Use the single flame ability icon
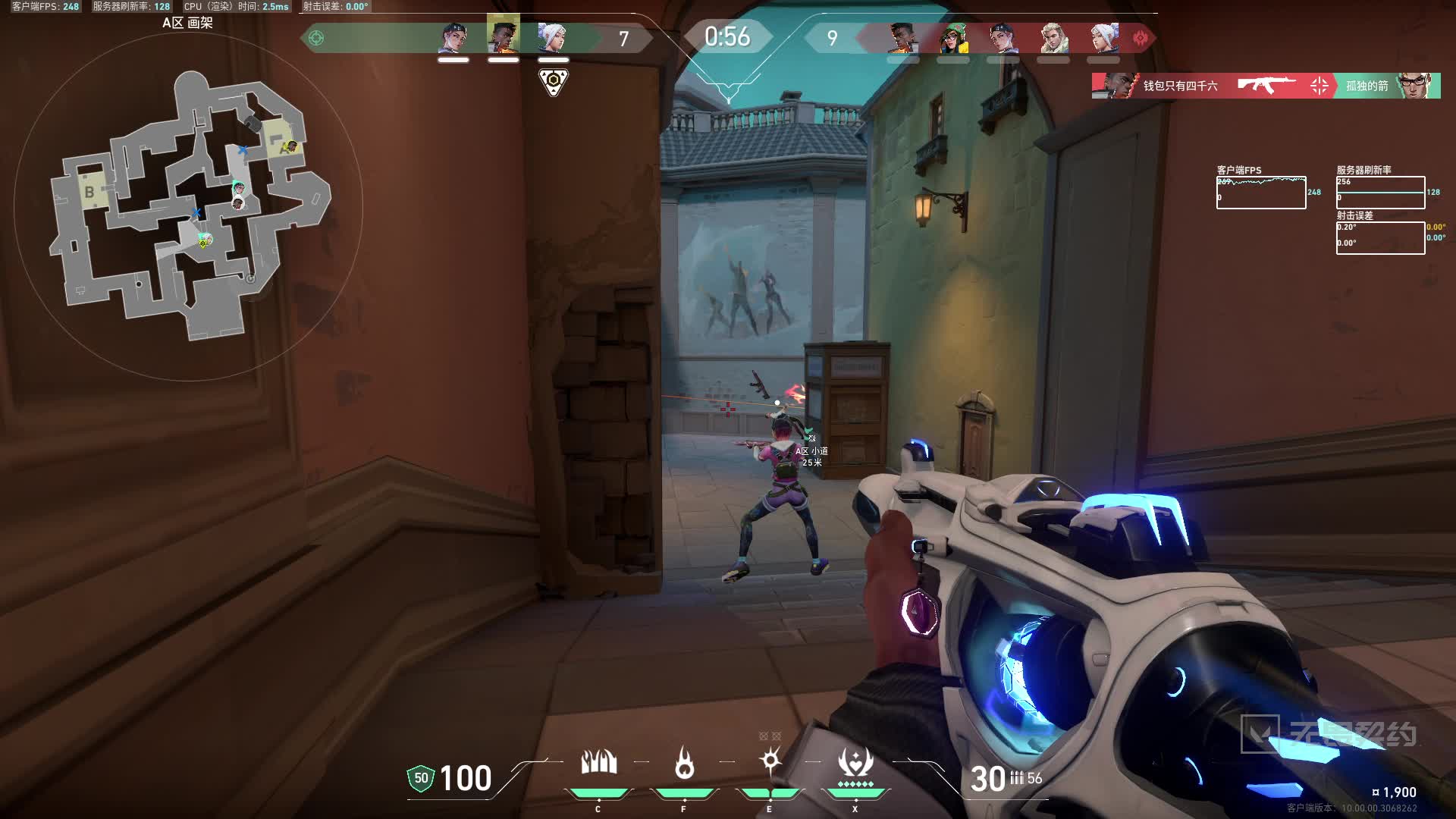Viewport: 1456px width, 819px height. point(684,763)
